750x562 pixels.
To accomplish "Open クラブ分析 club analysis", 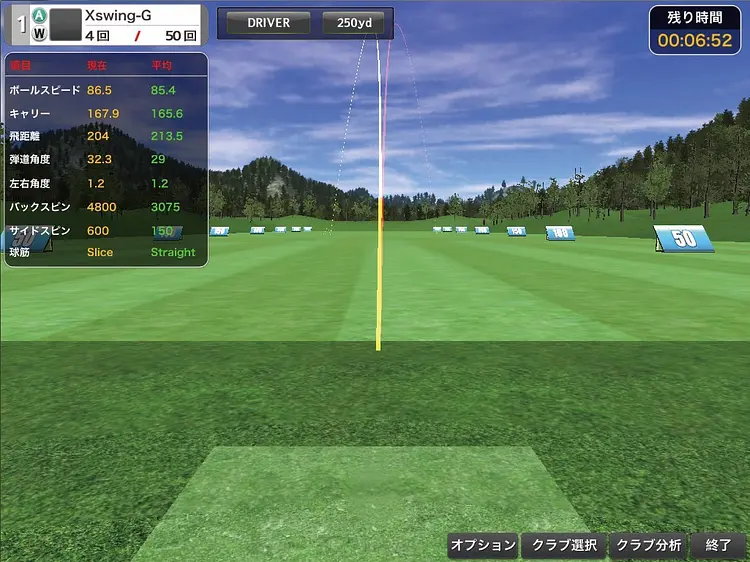I will (x=648, y=545).
